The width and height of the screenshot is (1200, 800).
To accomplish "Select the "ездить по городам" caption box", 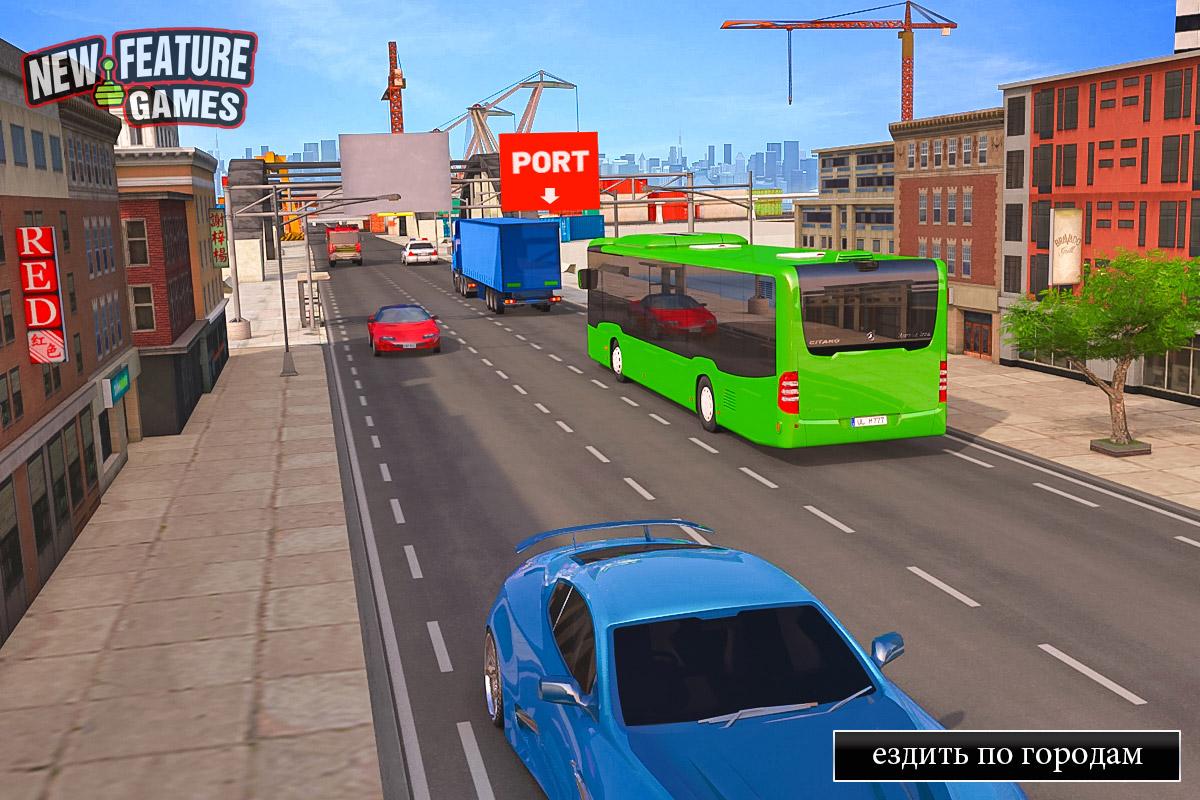I will click(x=1007, y=755).
